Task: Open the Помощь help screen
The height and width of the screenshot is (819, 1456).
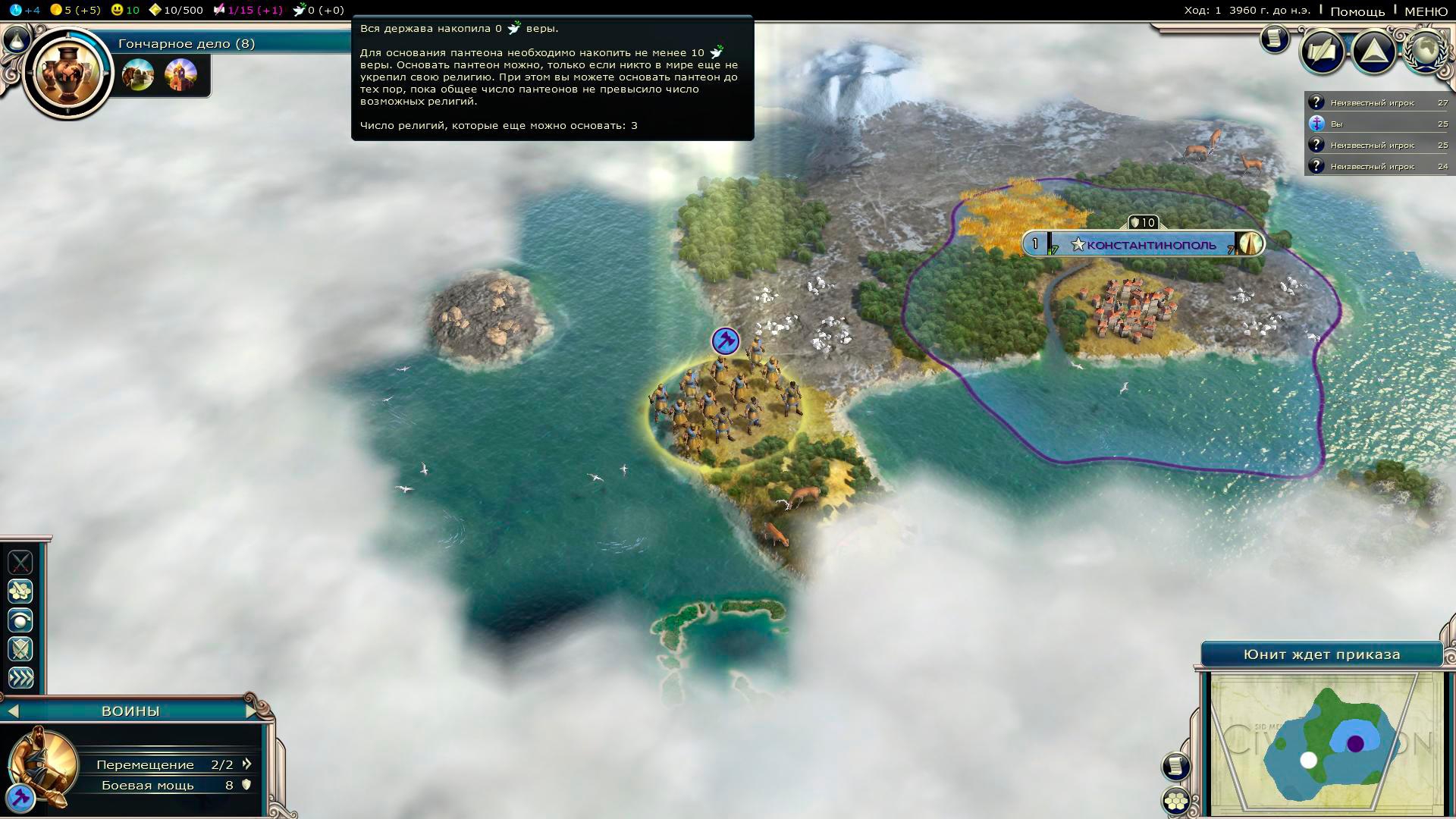Action: 1357,11
